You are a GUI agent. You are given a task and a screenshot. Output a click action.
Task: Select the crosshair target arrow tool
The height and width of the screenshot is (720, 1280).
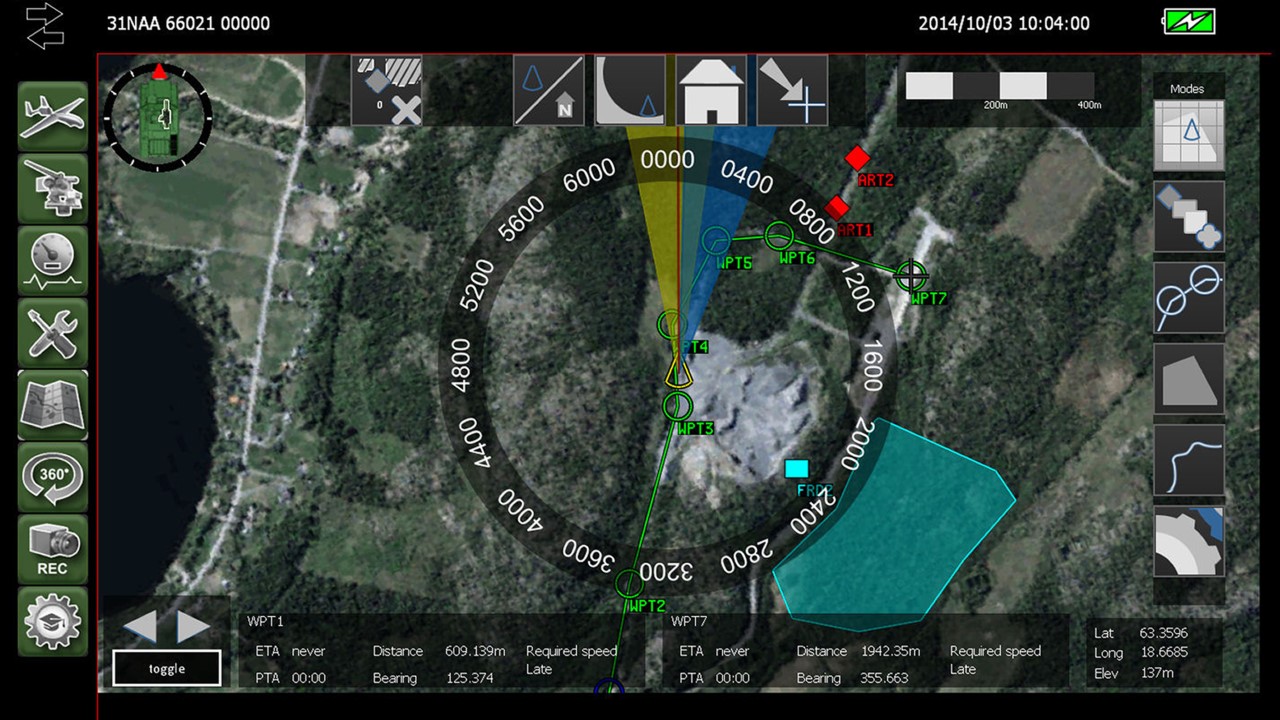coord(791,90)
